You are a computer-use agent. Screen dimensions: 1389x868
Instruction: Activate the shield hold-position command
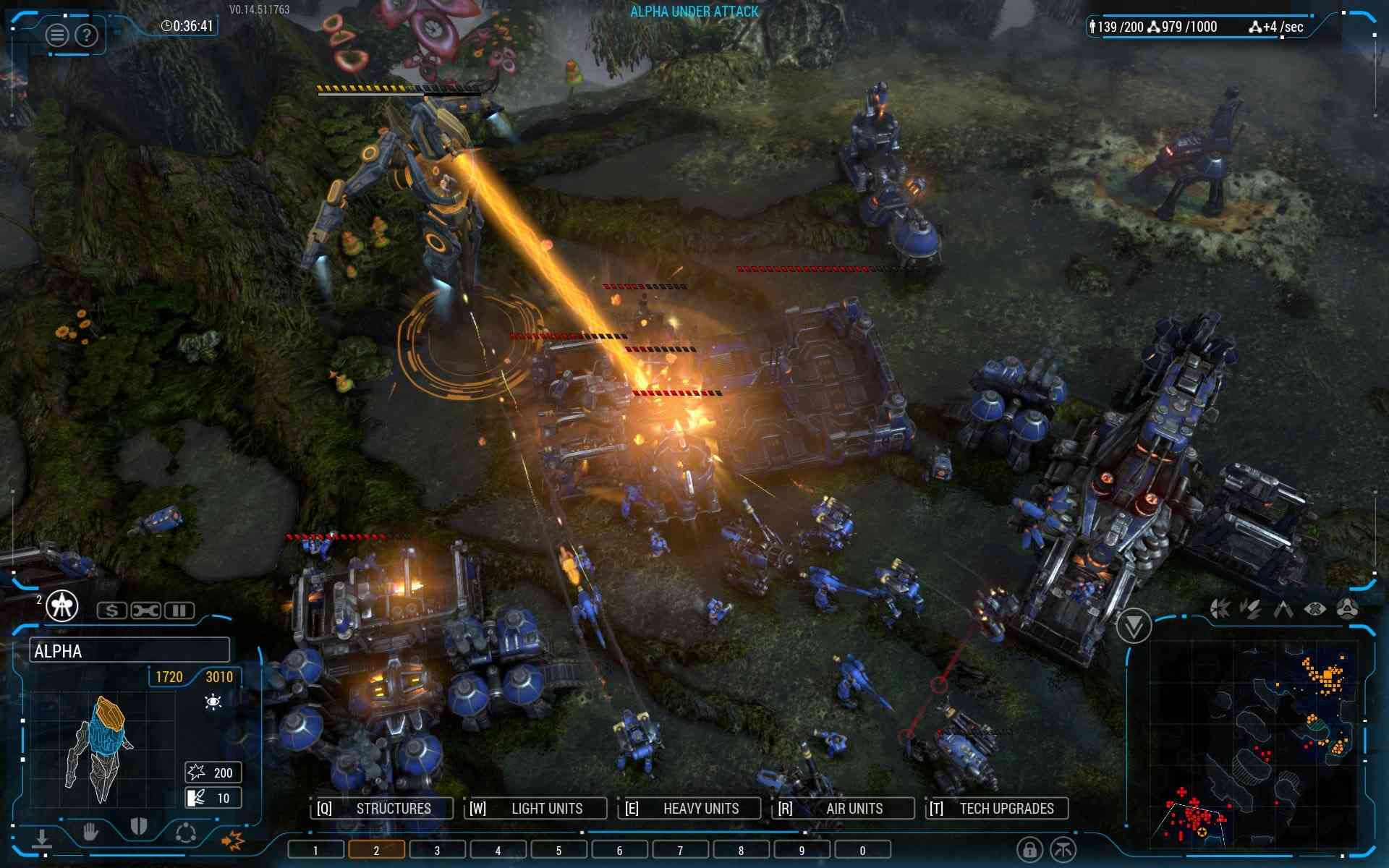(x=138, y=827)
